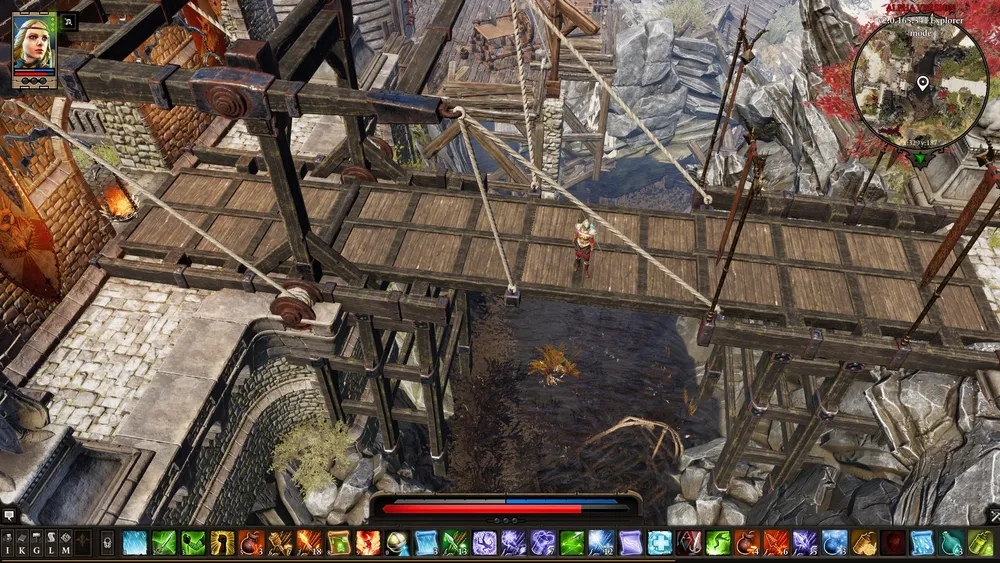1000x563 pixels.
Task: Open the circular minimap
Action: (920, 83)
